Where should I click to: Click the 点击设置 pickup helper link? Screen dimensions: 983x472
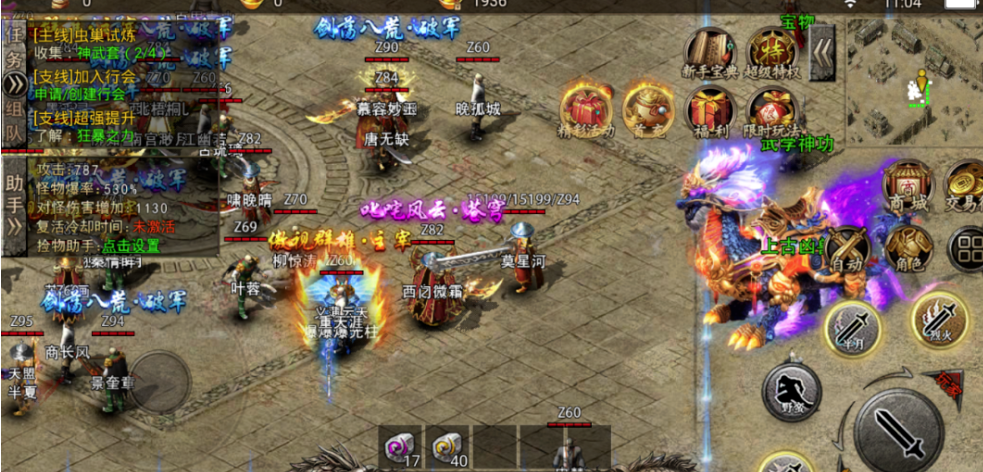pyautogui.click(x=131, y=245)
